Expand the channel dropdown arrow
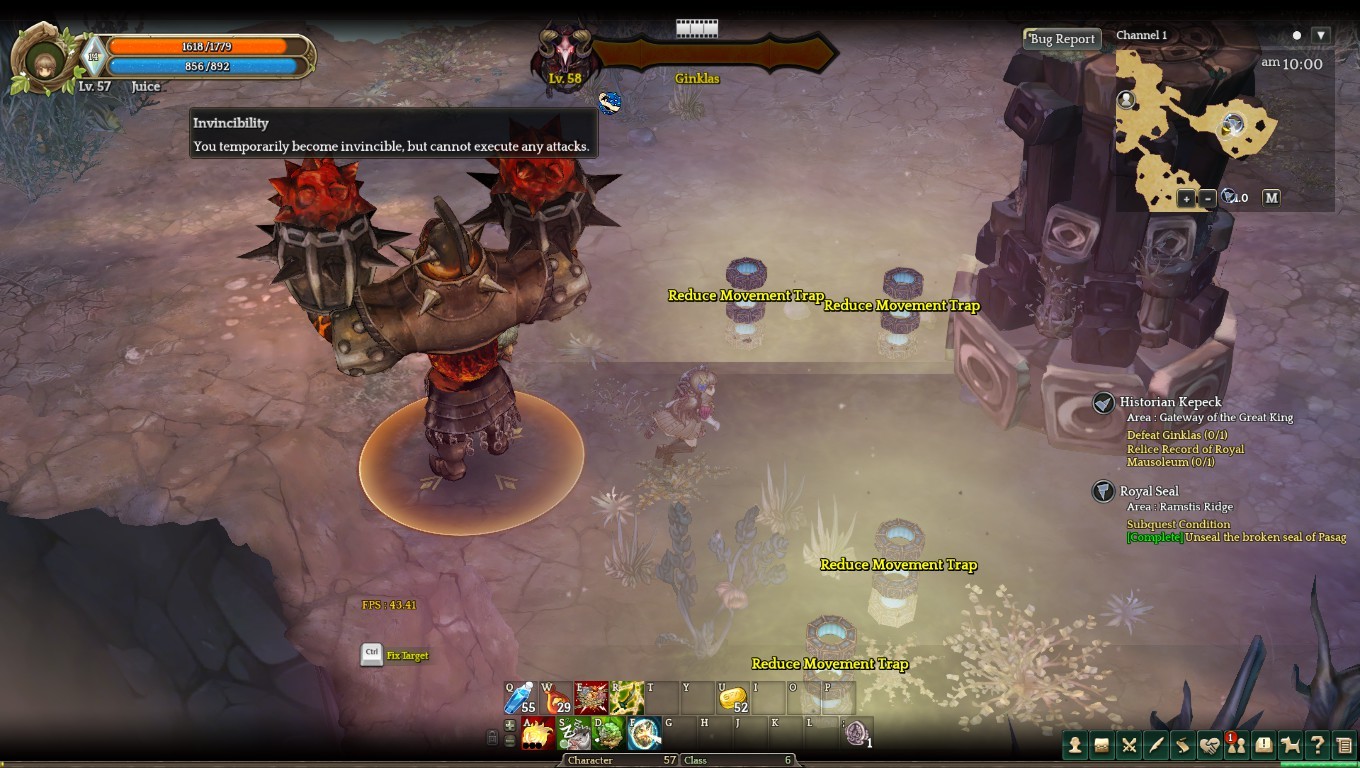This screenshot has height=768, width=1360. (1321, 35)
